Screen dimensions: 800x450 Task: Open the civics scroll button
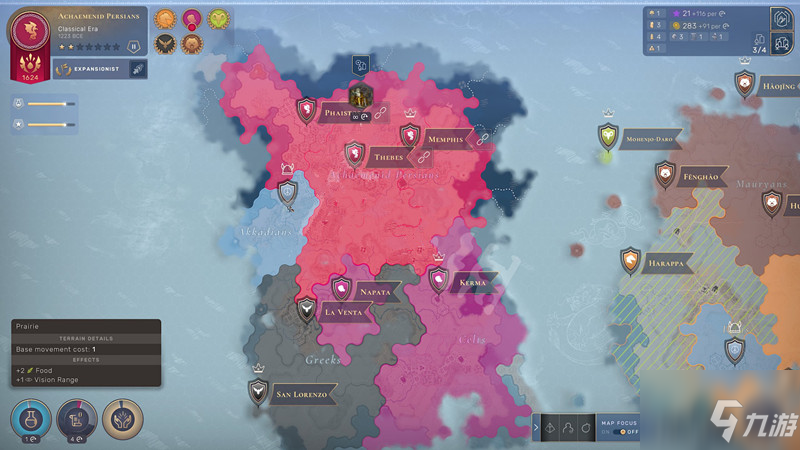[77, 418]
